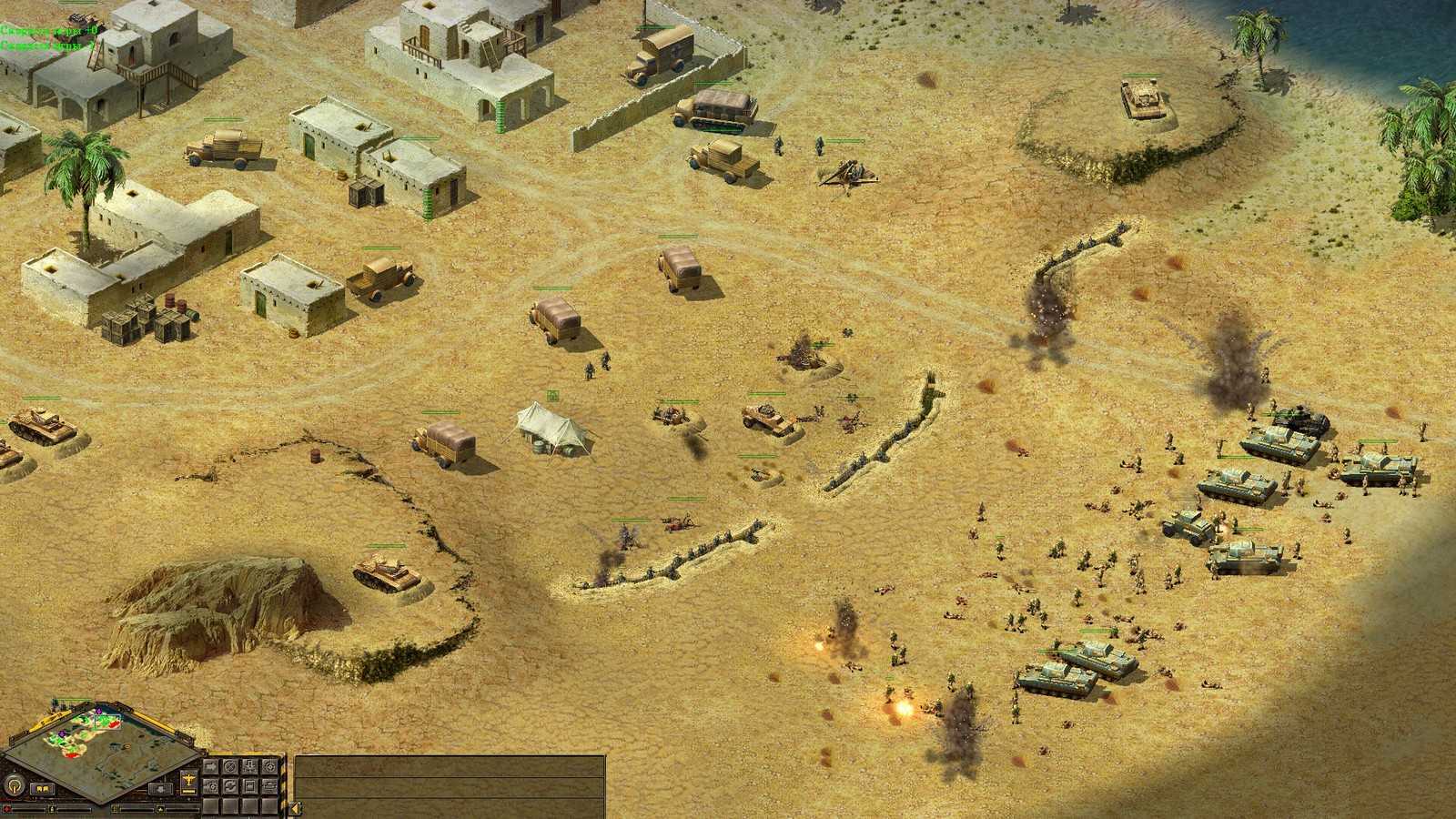Activate the circular arrows rotate command
Image resolution: width=1456 pixels, height=819 pixels.
coord(230,786)
